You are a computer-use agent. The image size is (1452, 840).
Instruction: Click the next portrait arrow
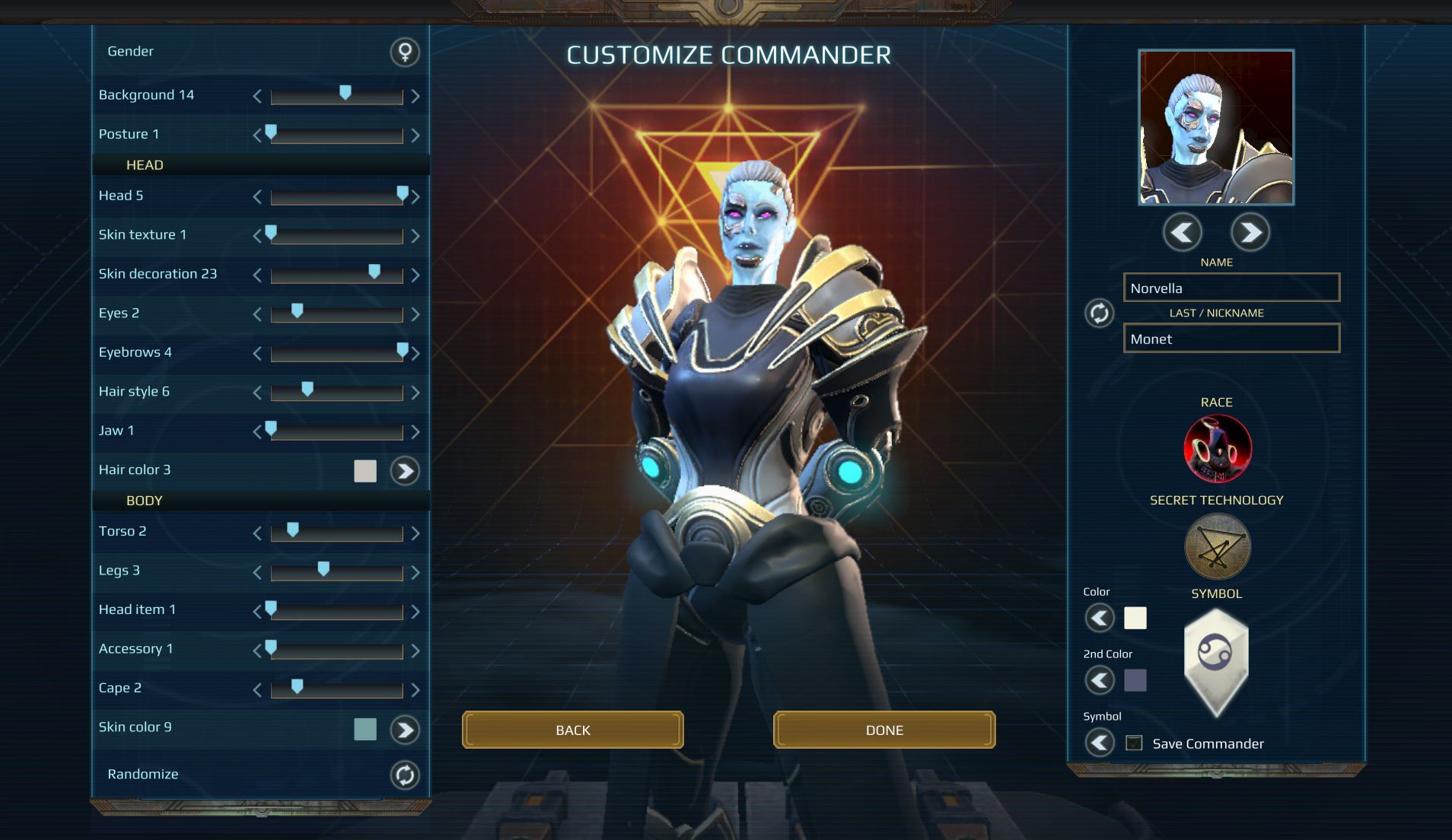pos(1250,232)
